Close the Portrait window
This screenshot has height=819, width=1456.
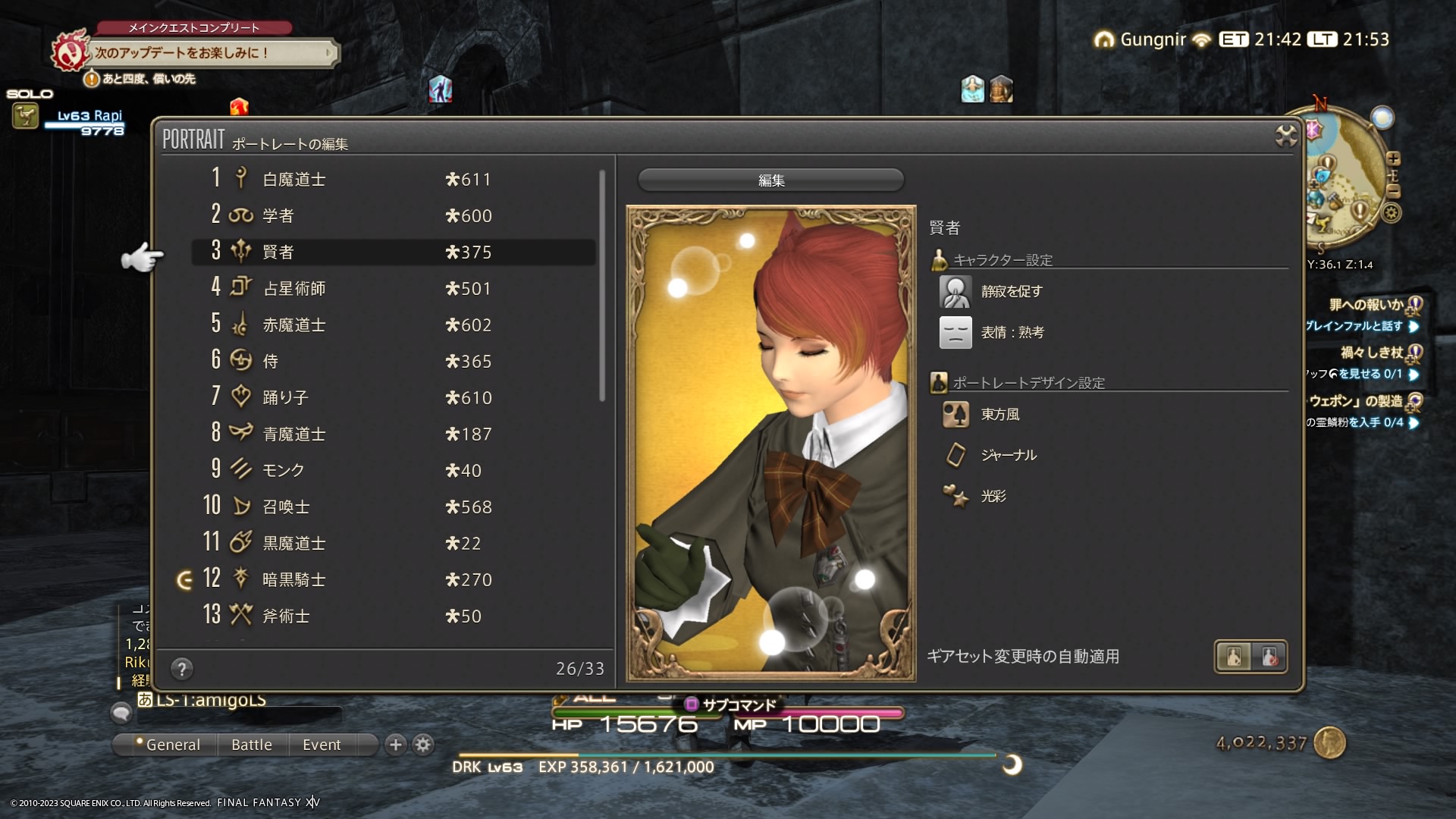tap(1286, 136)
